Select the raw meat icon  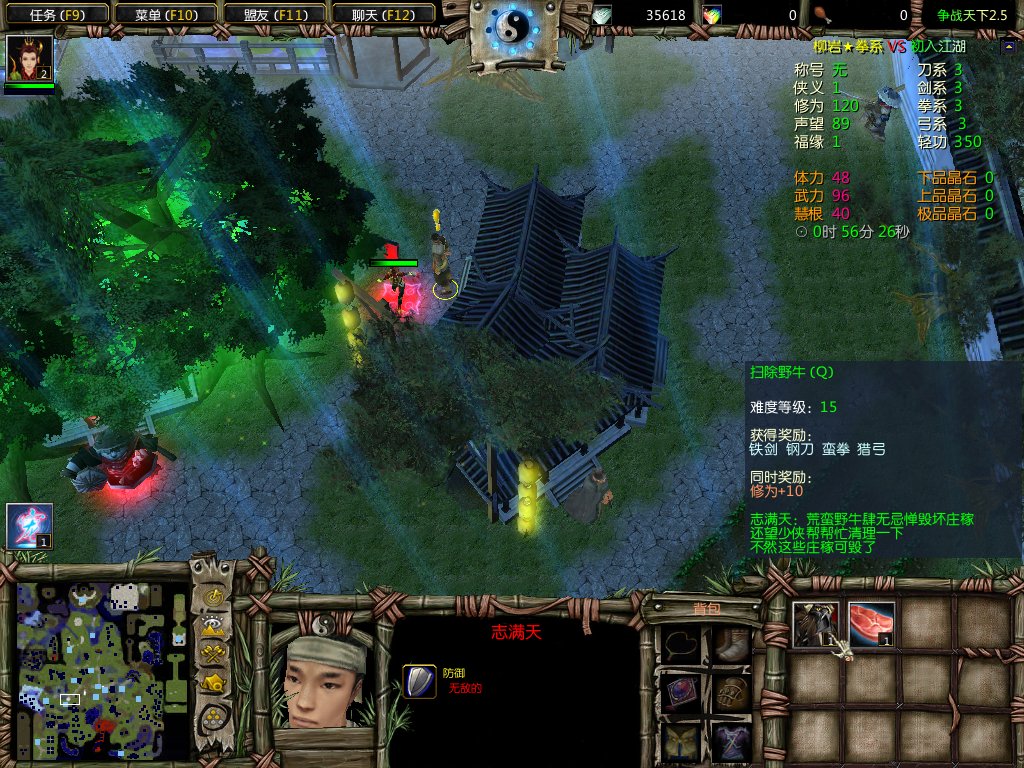(x=870, y=624)
